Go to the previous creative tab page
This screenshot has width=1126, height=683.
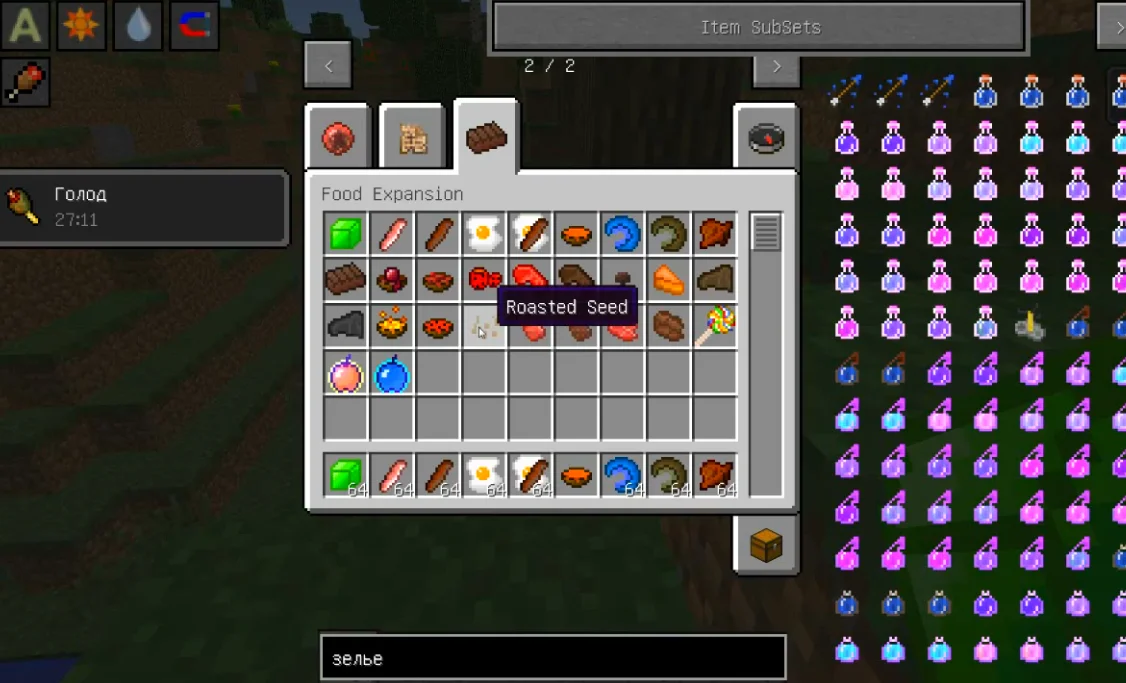pos(328,67)
